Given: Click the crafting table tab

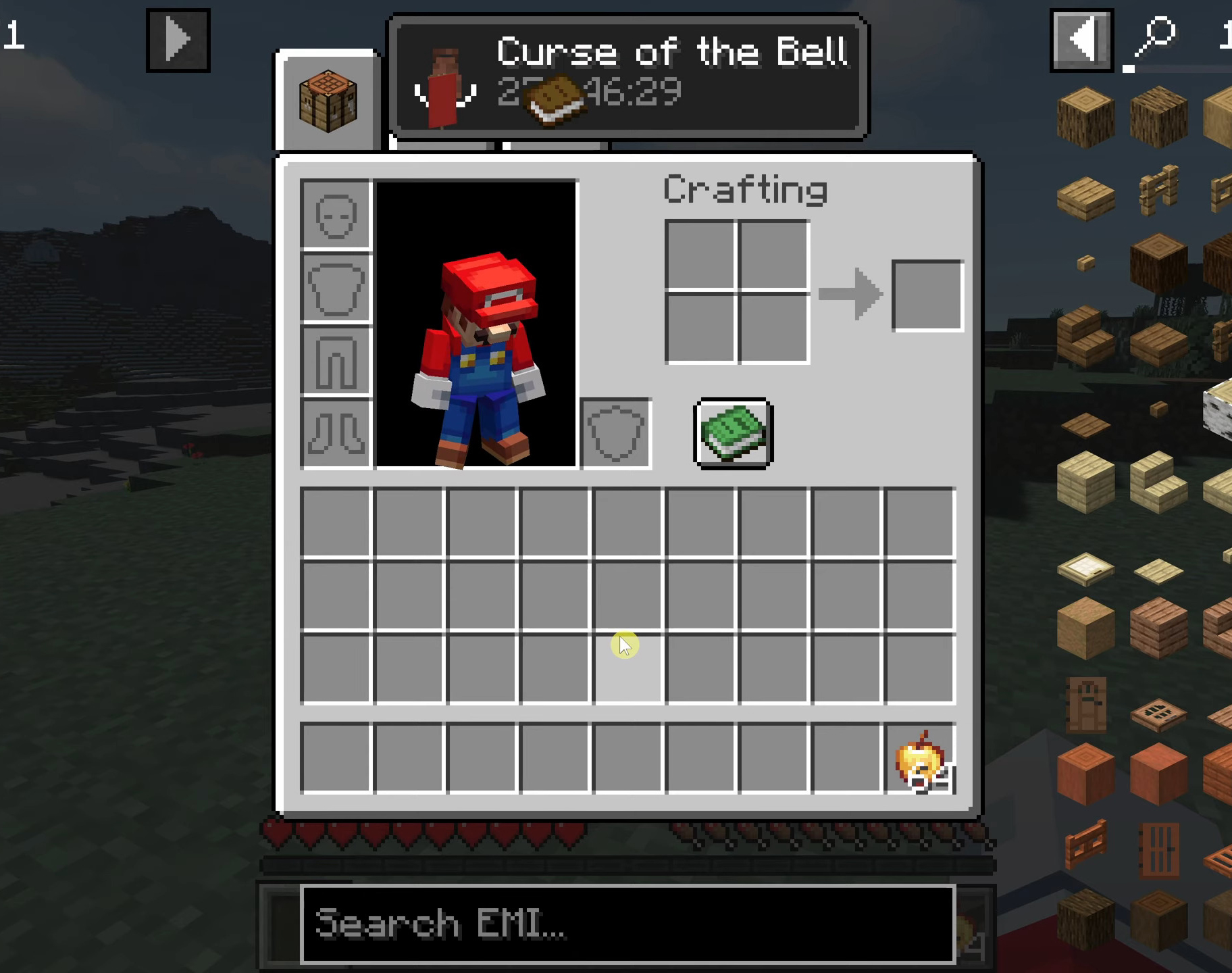Looking at the screenshot, I should 328,101.
